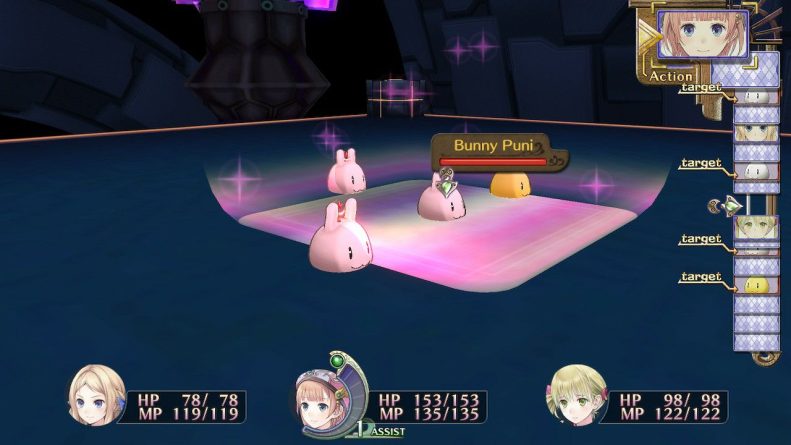The width and height of the screenshot is (791, 445).
Task: Click the turn order's green arrow marker
Action: pyautogui.click(x=733, y=206)
